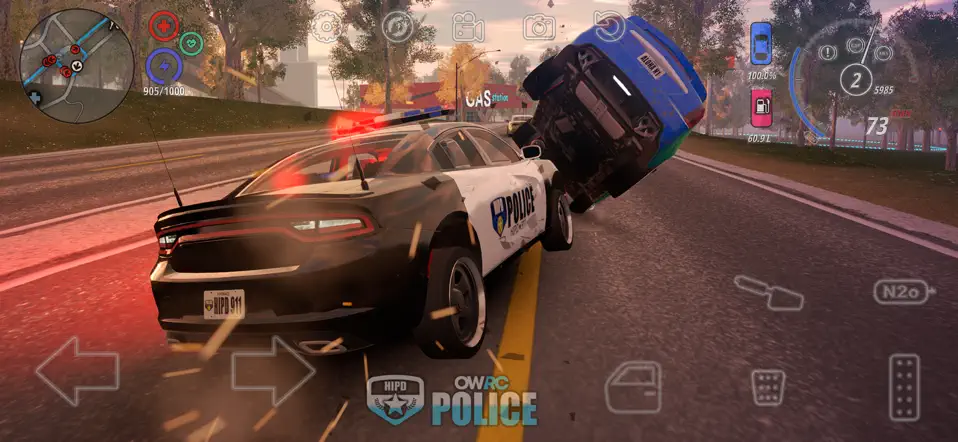Exit the vehicle using the car door button
Screen dimensions: 958x442
click(633, 386)
